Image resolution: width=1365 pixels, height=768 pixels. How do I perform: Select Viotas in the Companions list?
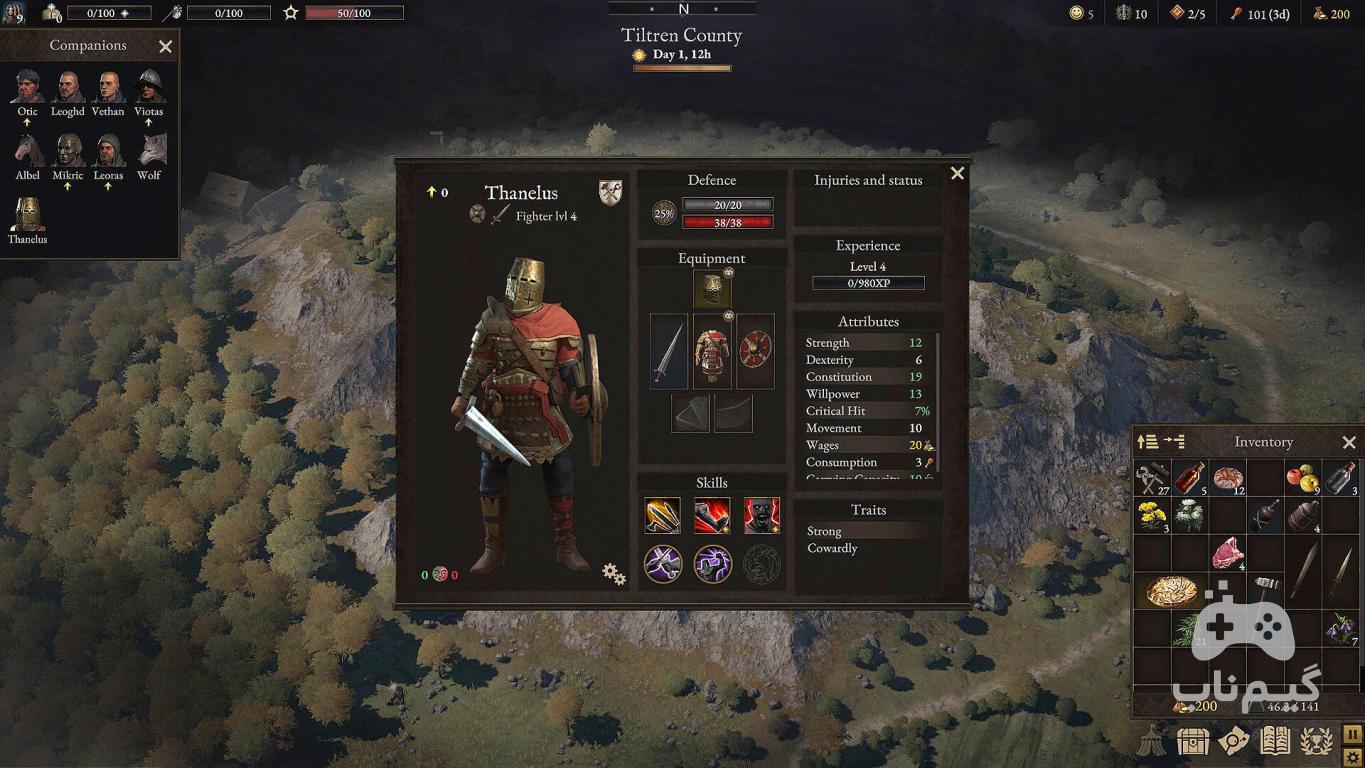click(149, 88)
